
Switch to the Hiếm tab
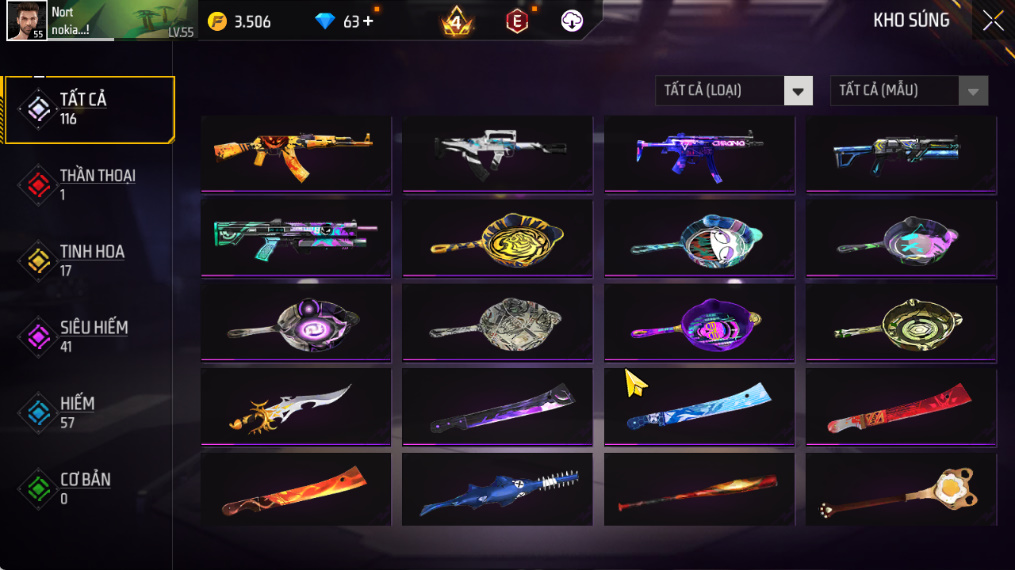click(x=78, y=412)
